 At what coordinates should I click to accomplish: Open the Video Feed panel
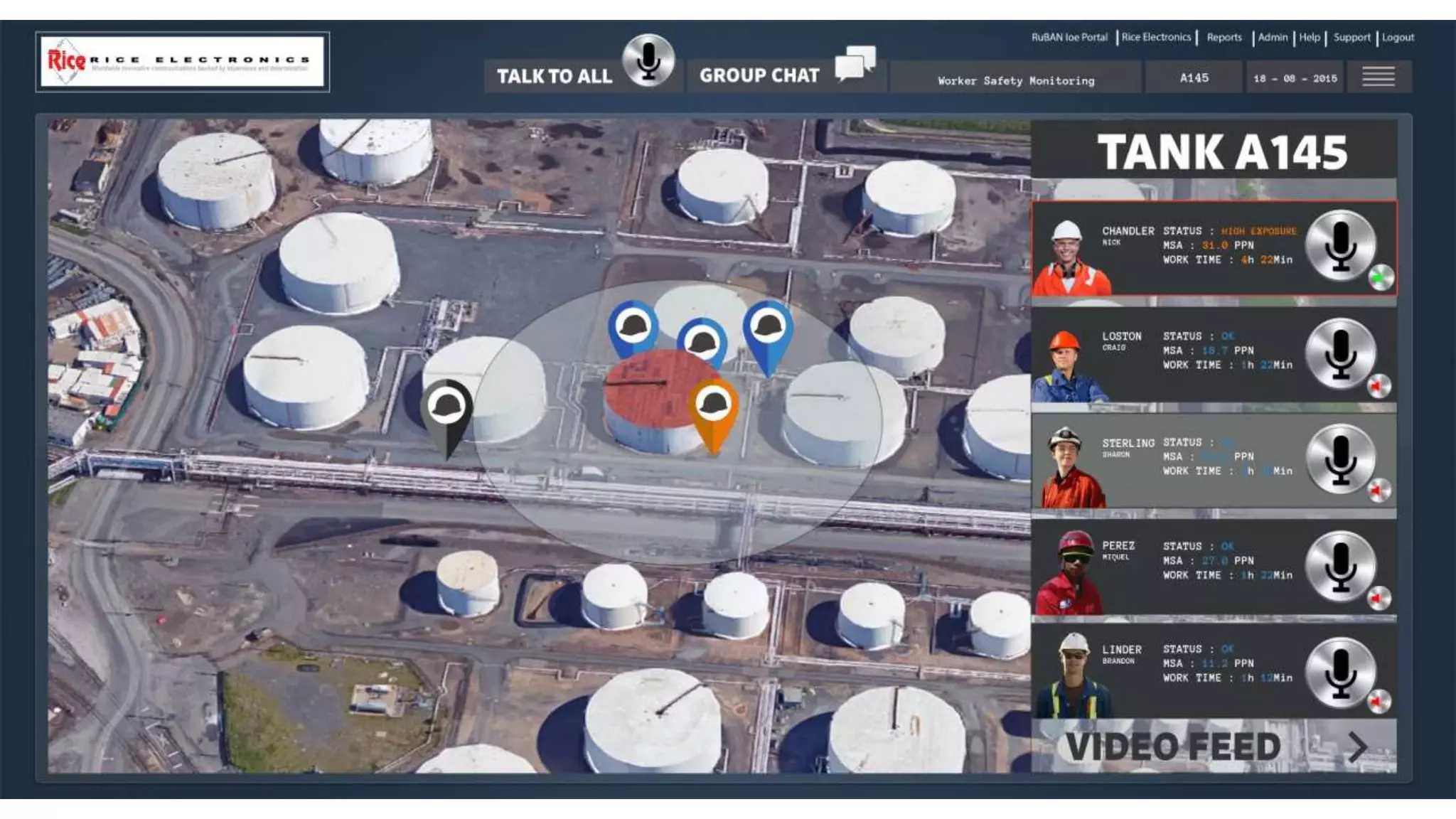pyautogui.click(x=1214, y=746)
